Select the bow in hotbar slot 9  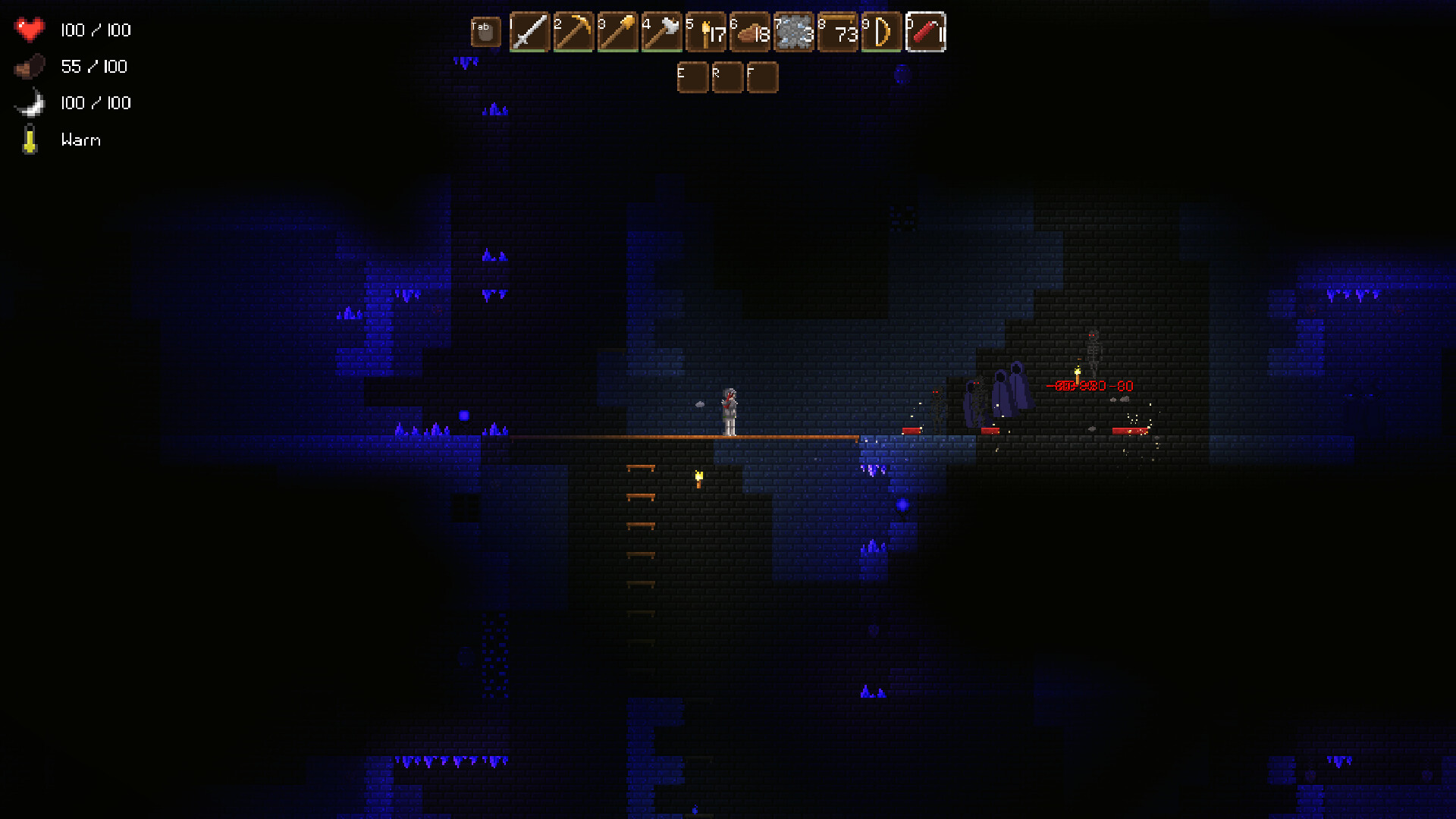point(882,32)
